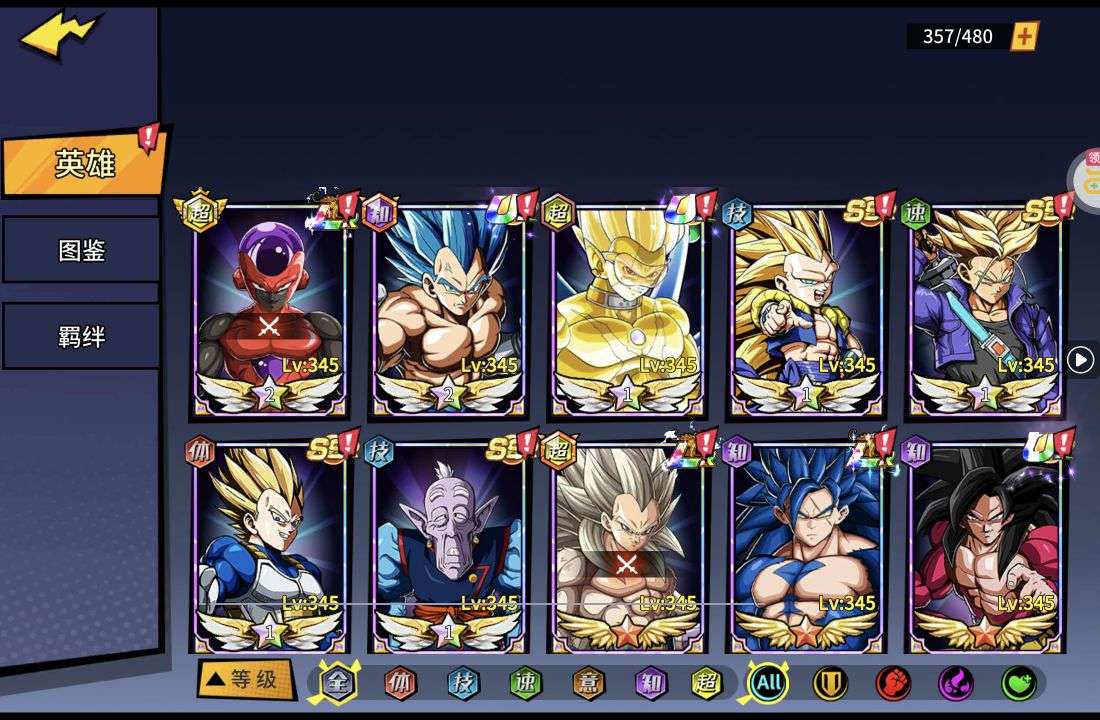The width and height of the screenshot is (1100, 720).
Task: Switch to the 图鉴 tab
Action: coord(81,250)
